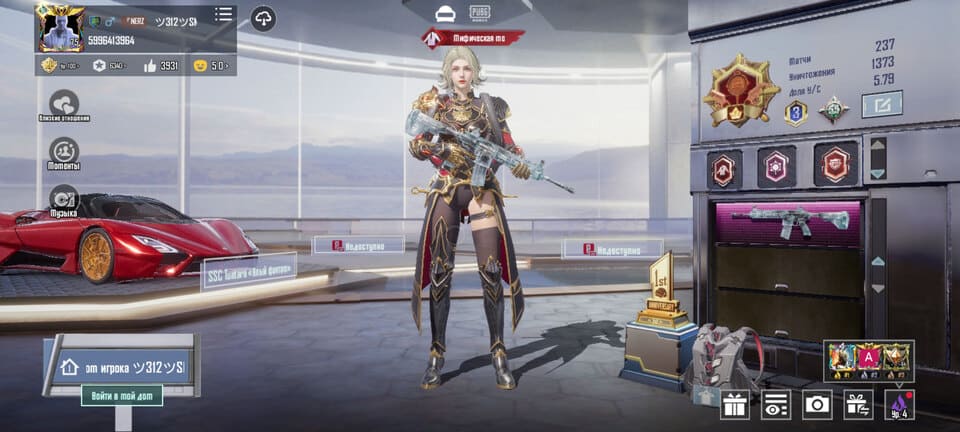Open the level 4 badge with red dot
This screenshot has height=432, width=960.
pos(898,404)
